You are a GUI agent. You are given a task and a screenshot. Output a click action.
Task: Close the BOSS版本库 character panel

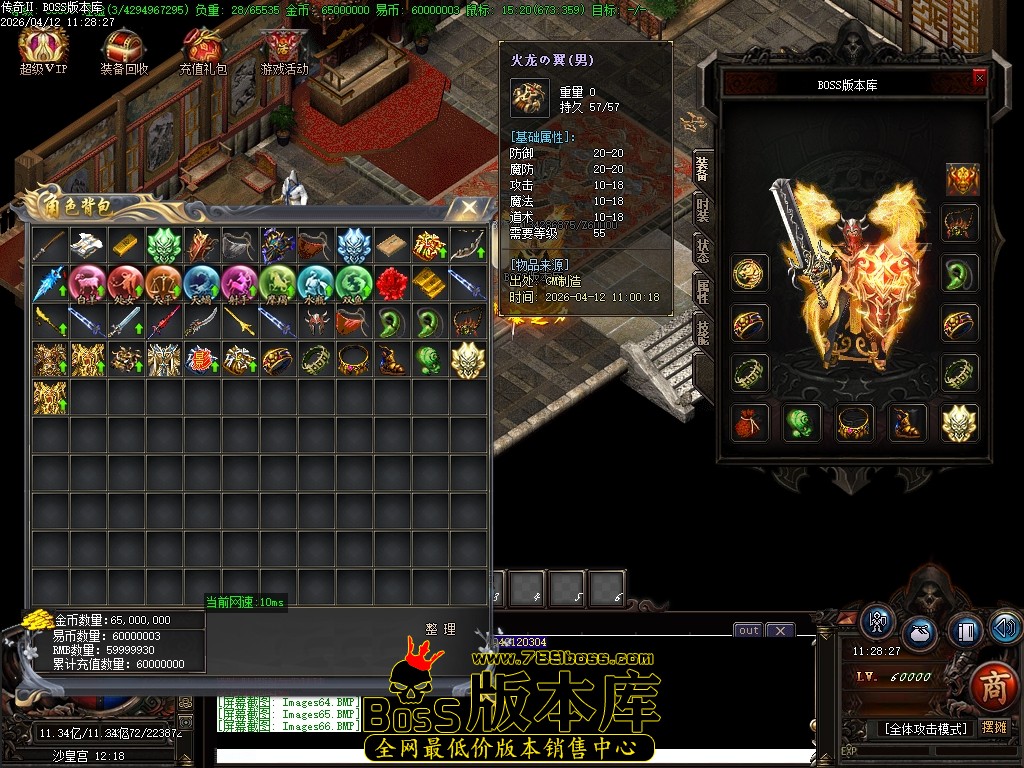pos(979,78)
